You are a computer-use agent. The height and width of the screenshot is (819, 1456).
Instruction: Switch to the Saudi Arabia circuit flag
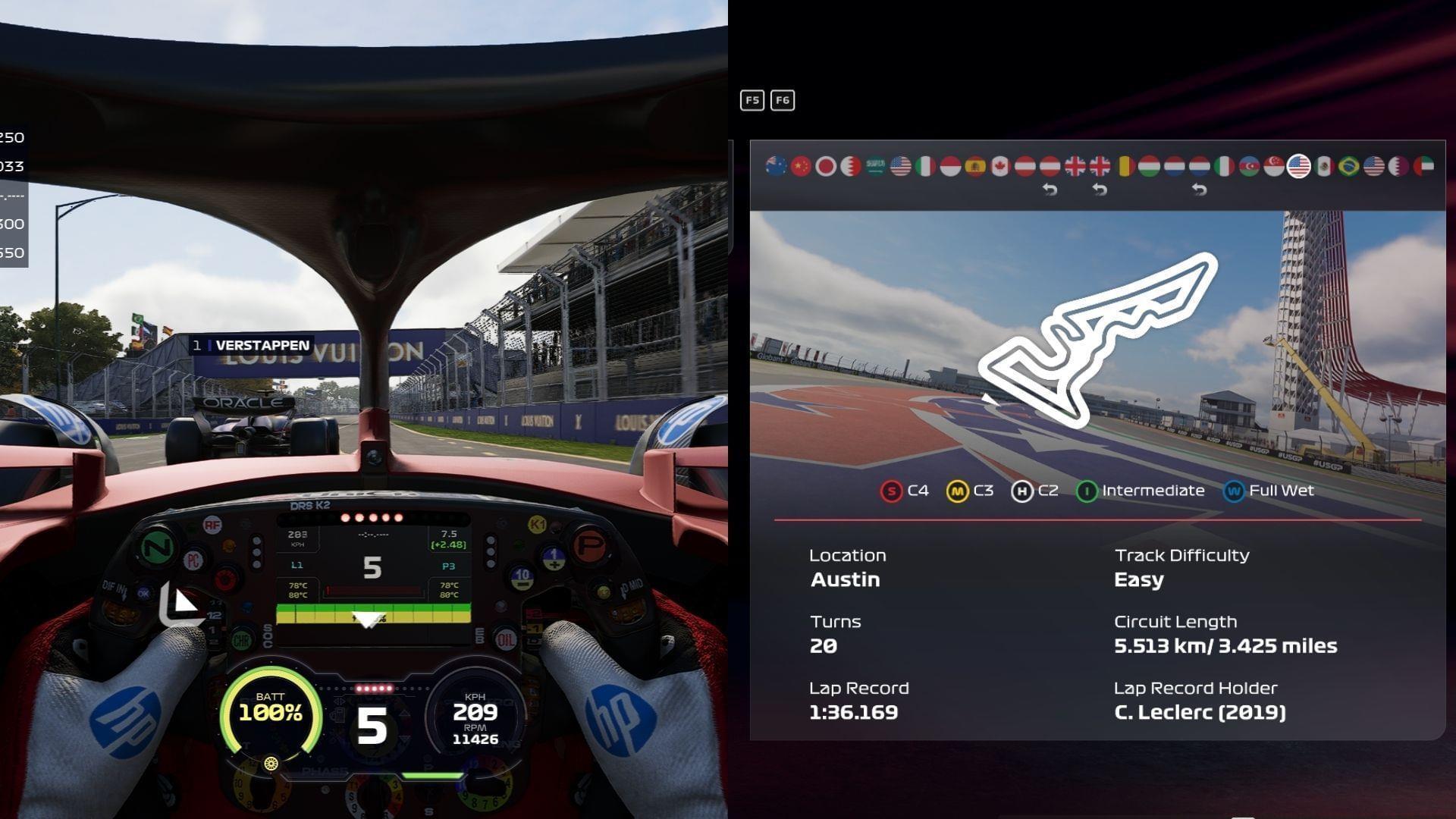pos(876,166)
